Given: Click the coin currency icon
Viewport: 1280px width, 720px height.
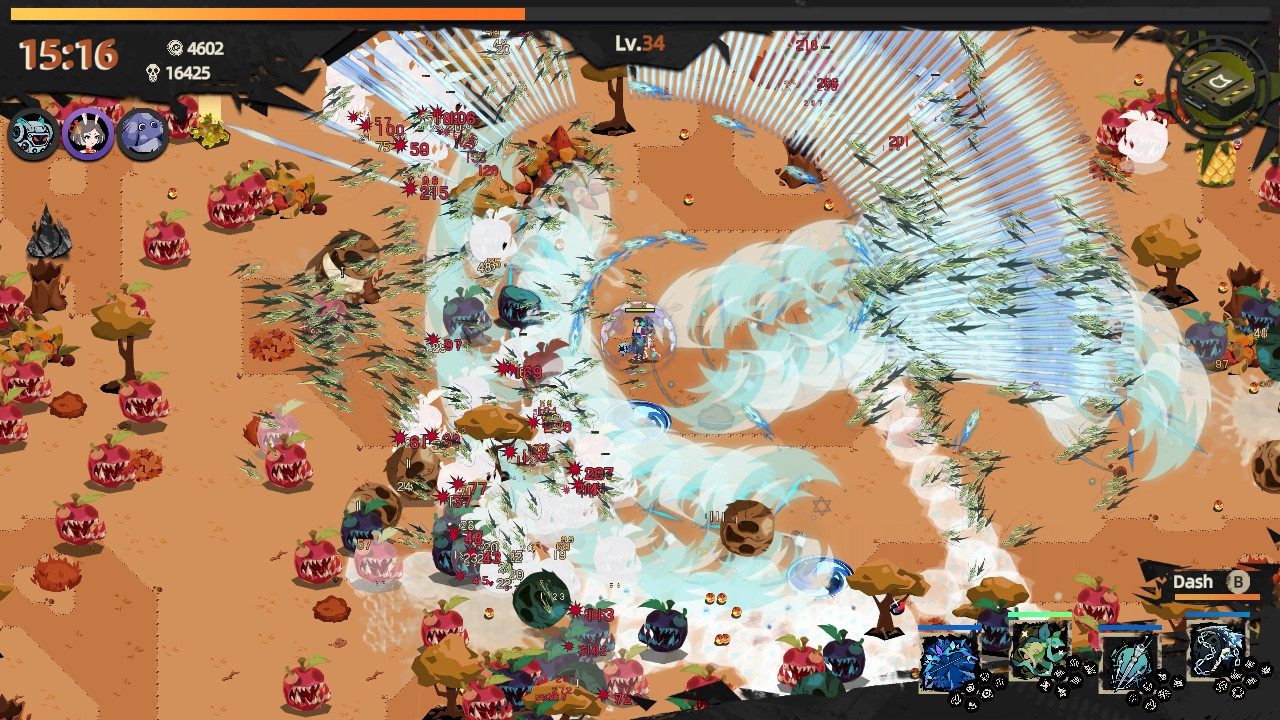Looking at the screenshot, I should pos(174,48).
